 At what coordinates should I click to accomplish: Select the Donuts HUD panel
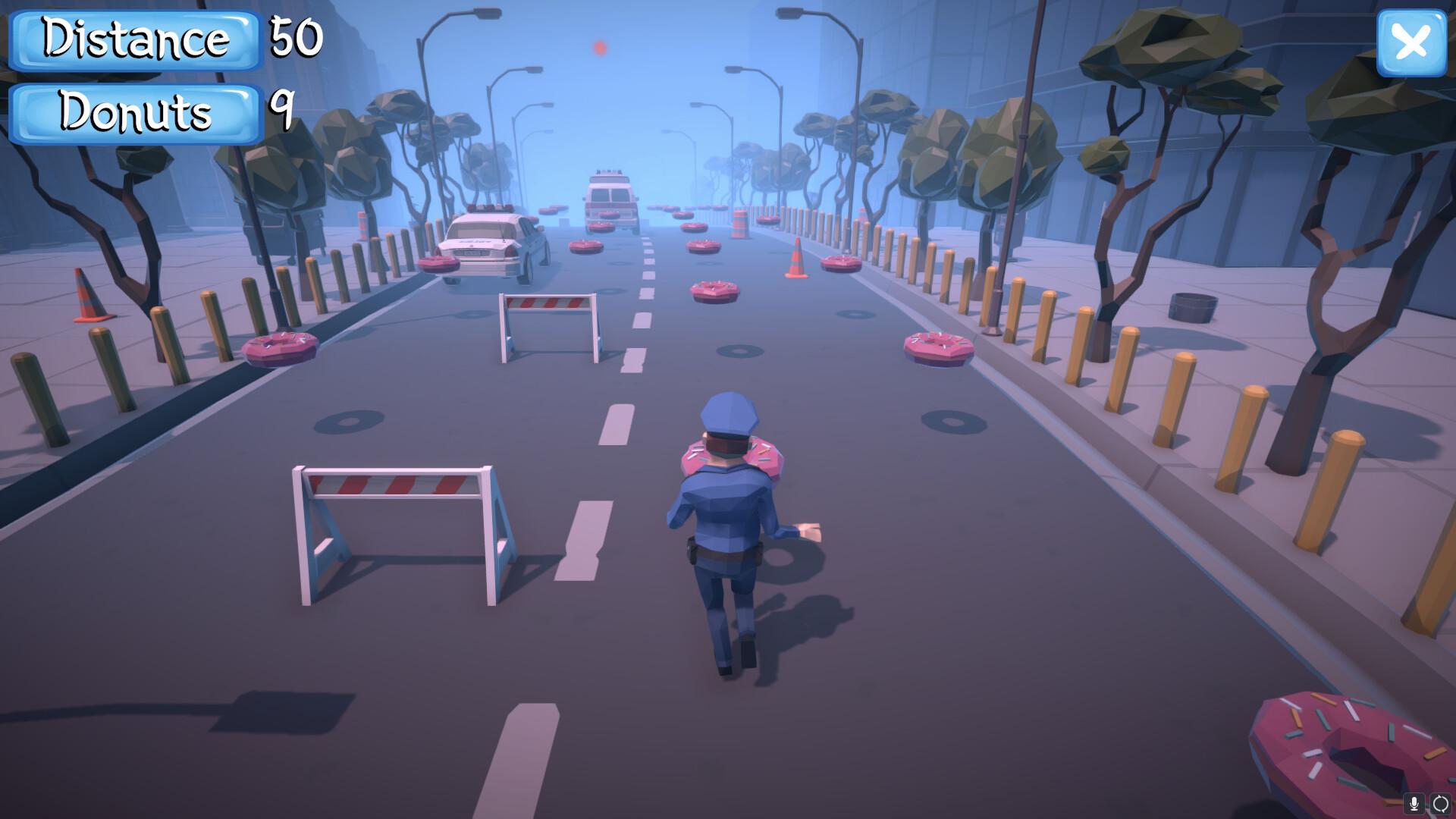click(133, 114)
